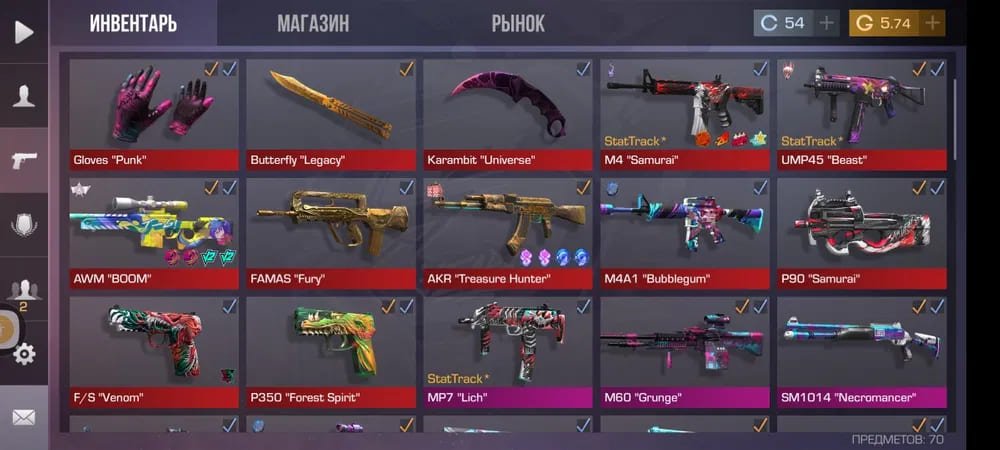Open the Рынок tab
Screen dimensions: 1000x450
tap(518, 23)
